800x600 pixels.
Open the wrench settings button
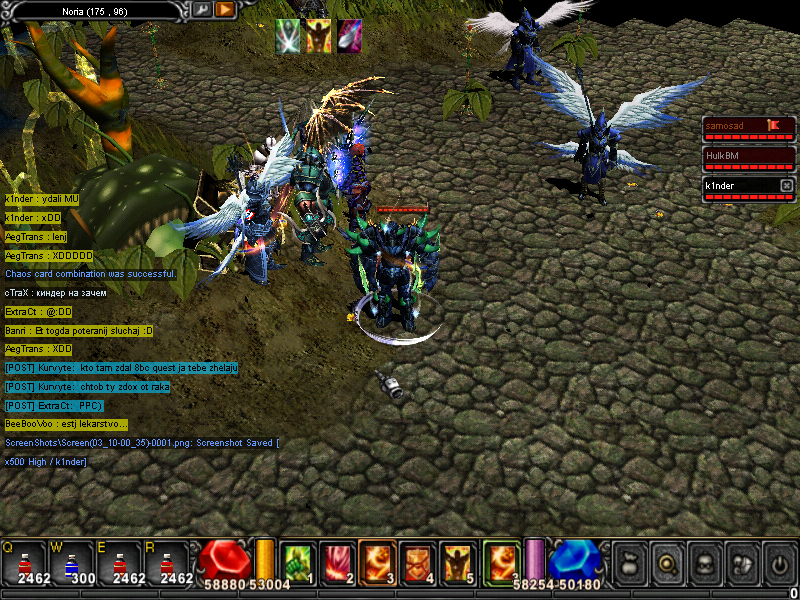pyautogui.click(x=201, y=10)
